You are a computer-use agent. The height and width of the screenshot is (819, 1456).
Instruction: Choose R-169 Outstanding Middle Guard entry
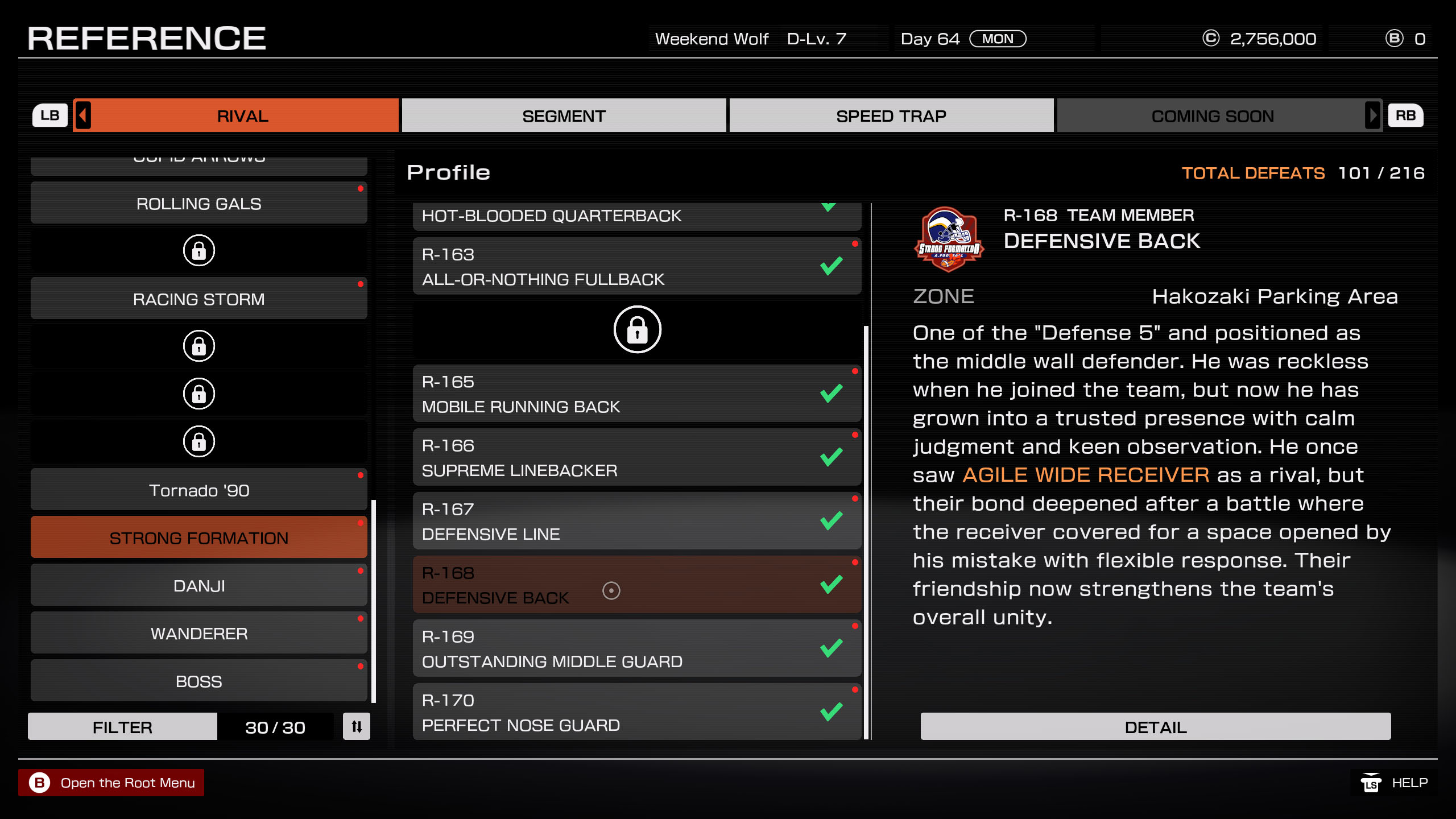(x=636, y=649)
